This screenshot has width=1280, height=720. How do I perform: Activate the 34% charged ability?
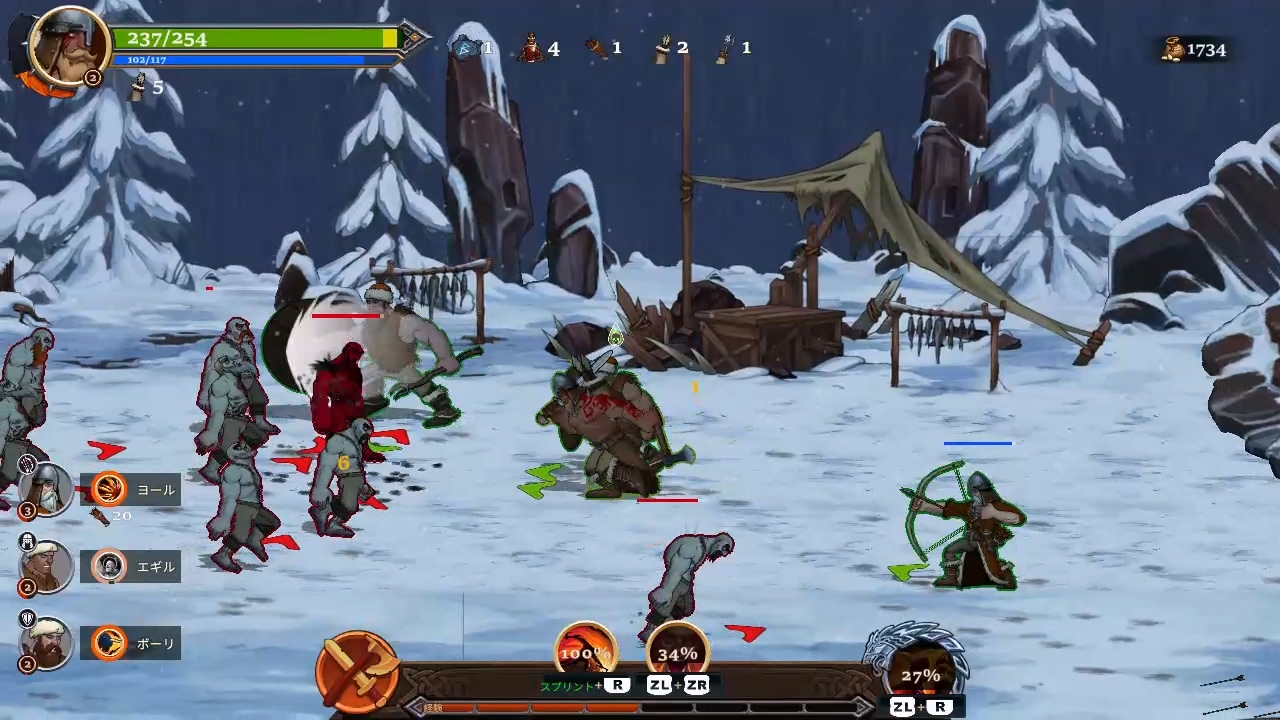(x=677, y=652)
